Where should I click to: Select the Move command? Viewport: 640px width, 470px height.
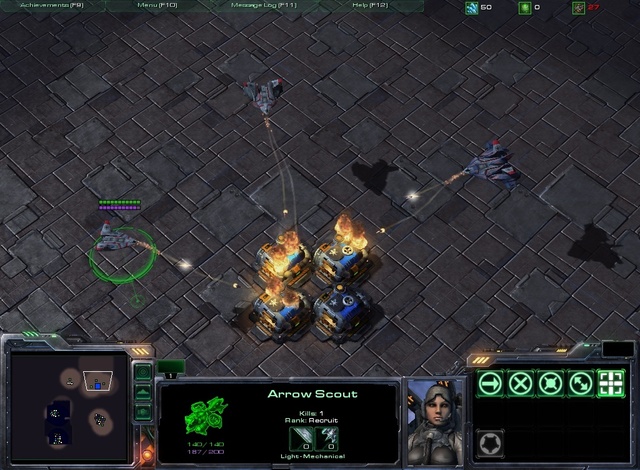[490, 382]
